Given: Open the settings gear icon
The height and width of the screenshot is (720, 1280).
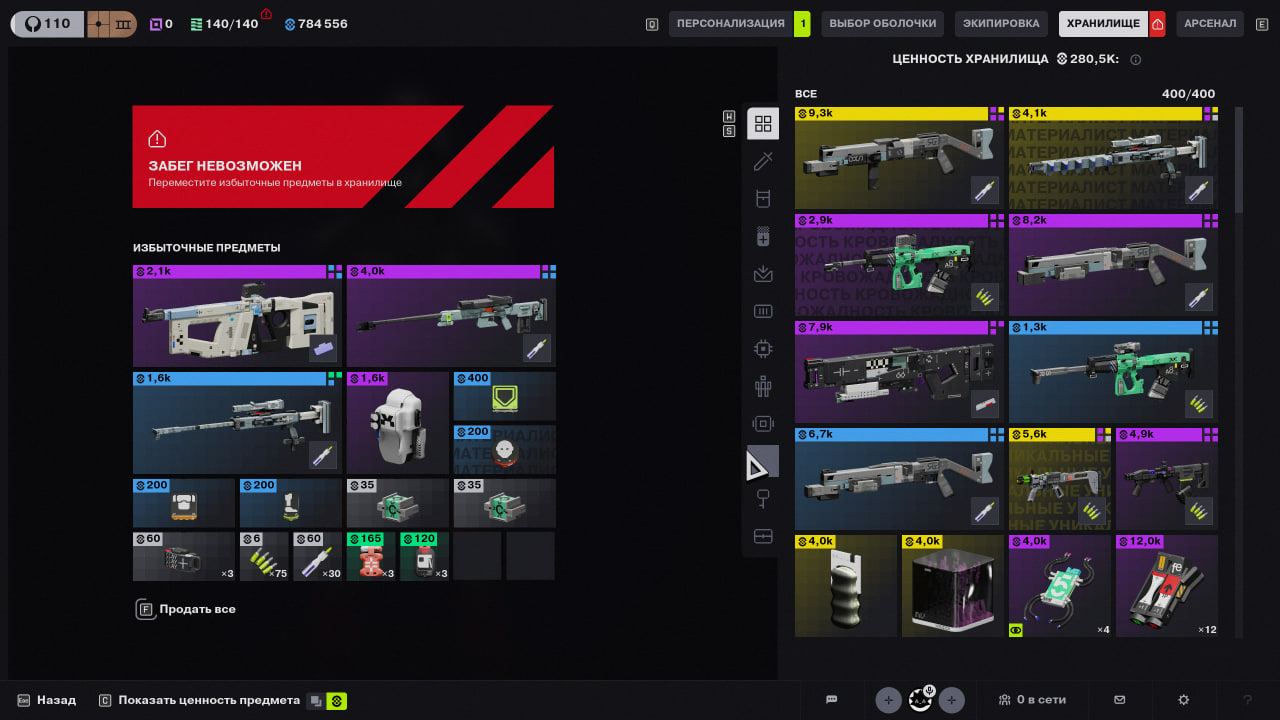Looking at the screenshot, I should pos(1184,700).
